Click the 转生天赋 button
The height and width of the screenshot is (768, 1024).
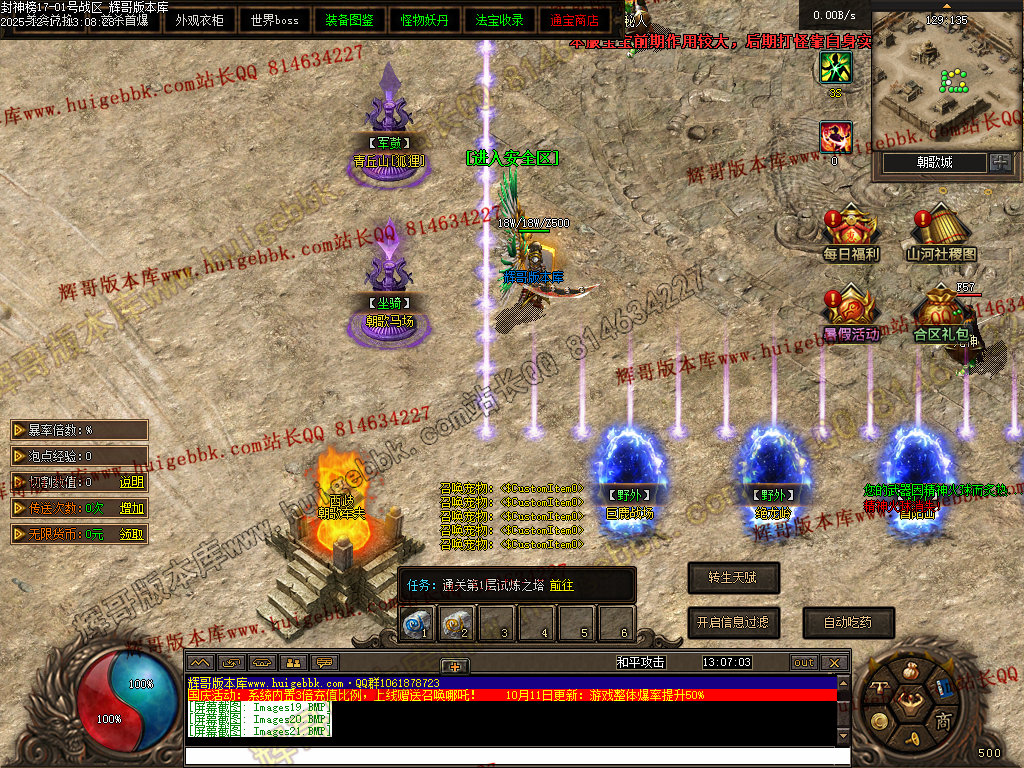[x=733, y=577]
